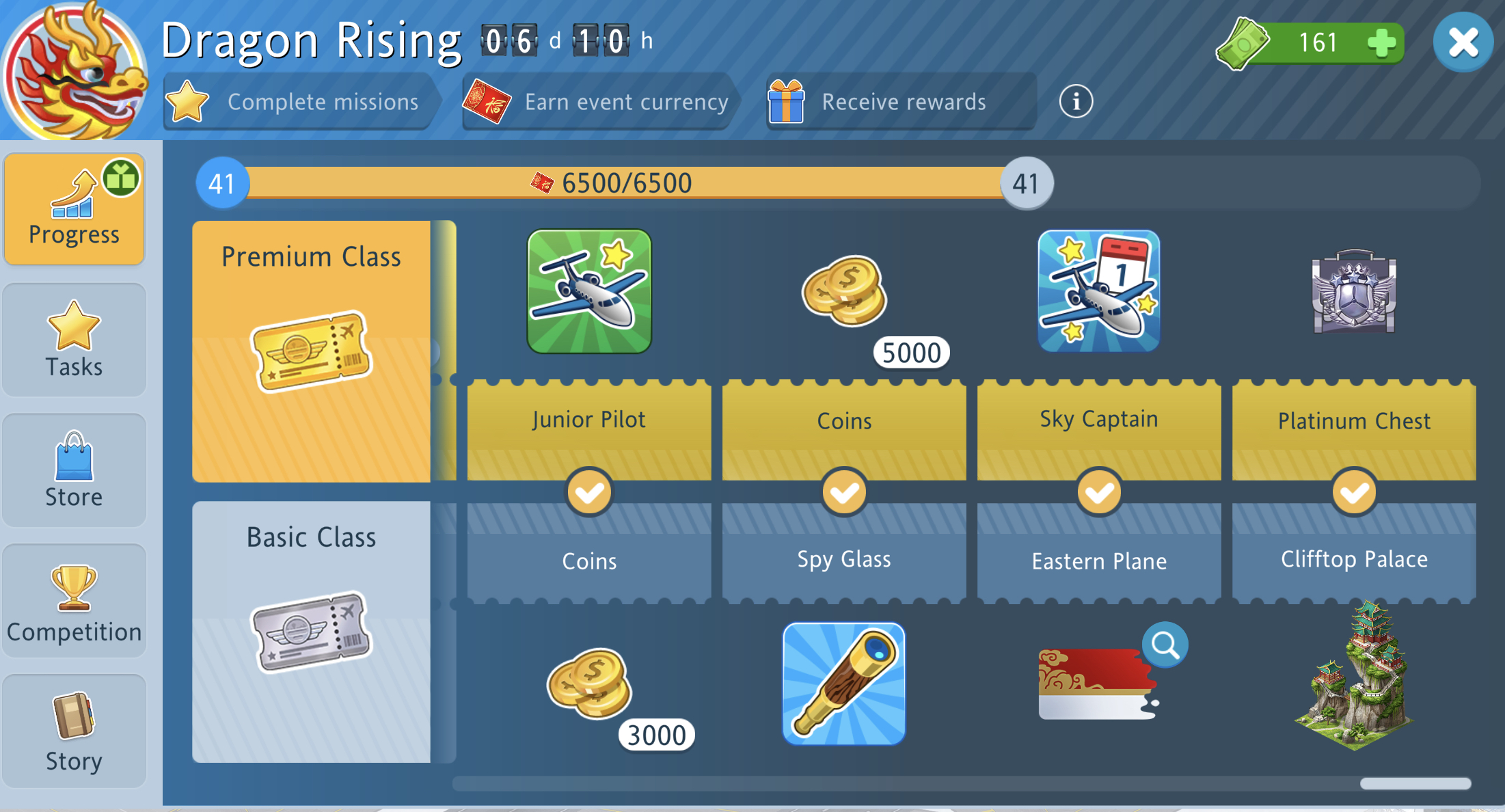The height and width of the screenshot is (812, 1505).
Task: Click the horizontal rewards scrollbar handle
Action: [1415, 783]
